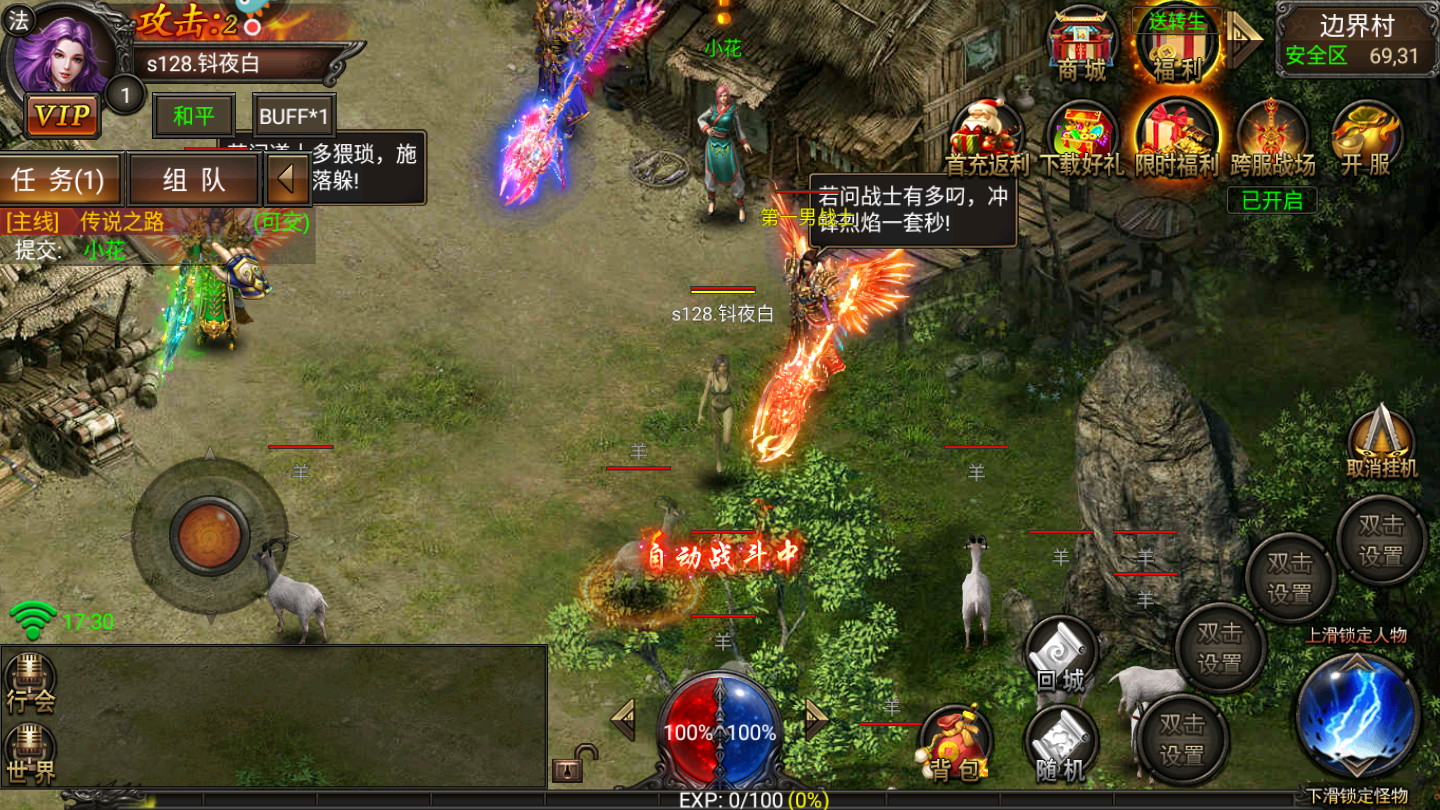Claim the 下载好礼 download gift
1440x810 pixels.
coord(1082,140)
